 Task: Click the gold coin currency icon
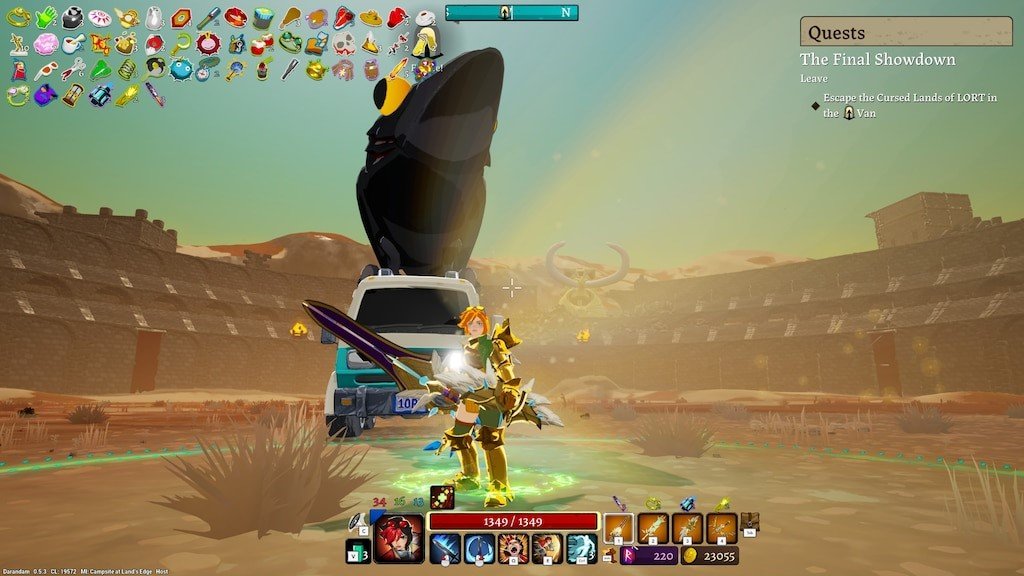click(691, 556)
